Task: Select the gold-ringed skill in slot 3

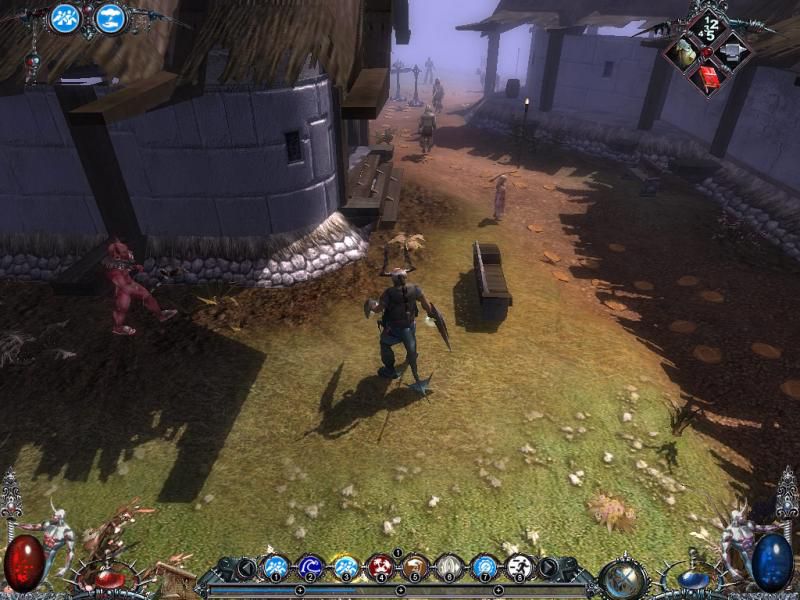Action: coord(345,568)
